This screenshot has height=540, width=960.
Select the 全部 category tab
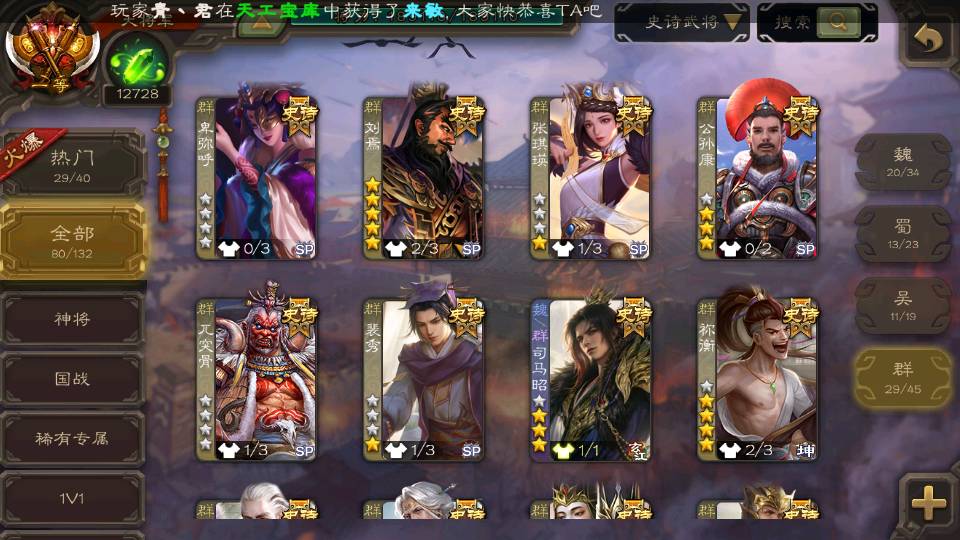pyautogui.click(x=73, y=241)
